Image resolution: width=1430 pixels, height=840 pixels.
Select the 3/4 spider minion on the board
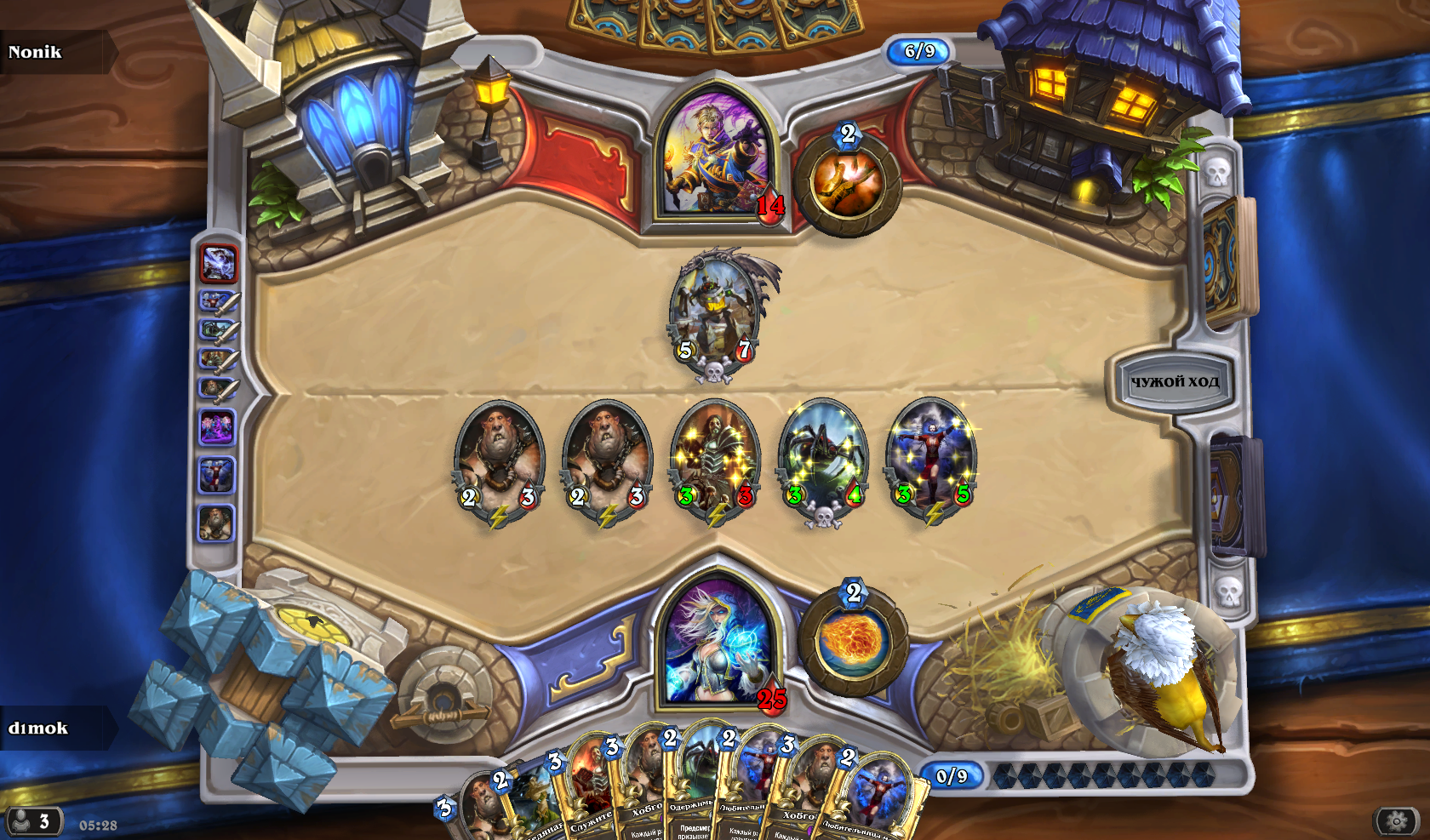click(x=823, y=460)
